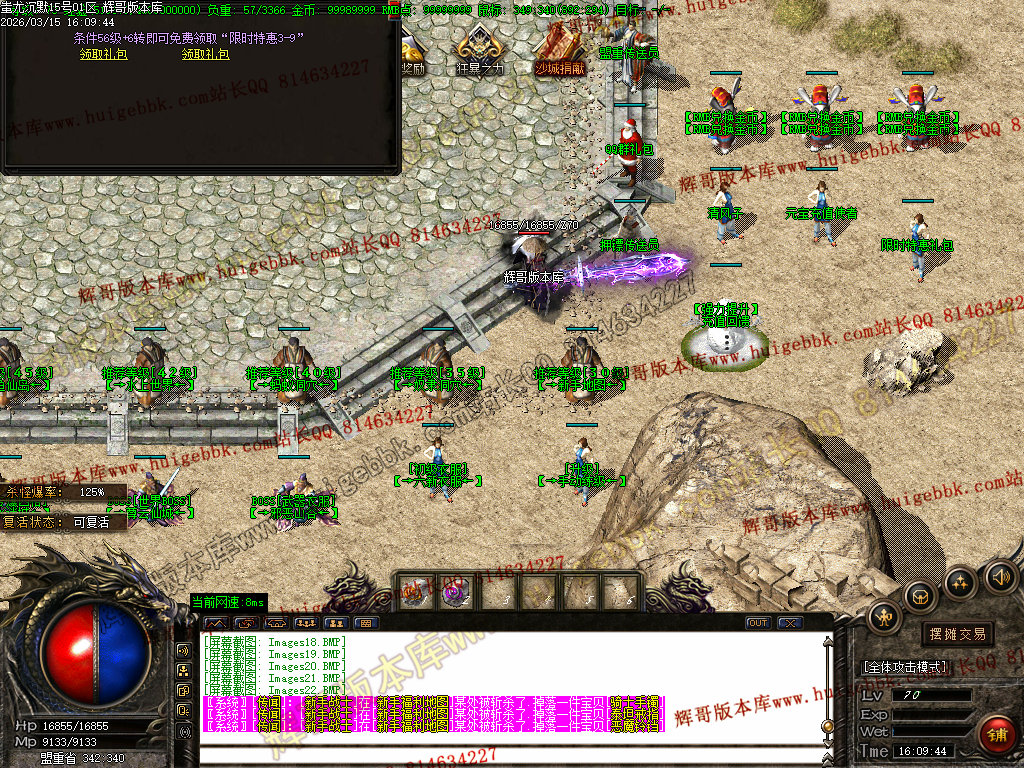The height and width of the screenshot is (768, 1024).
Task: Select the first quick-belt item slot
Action: pos(414,592)
